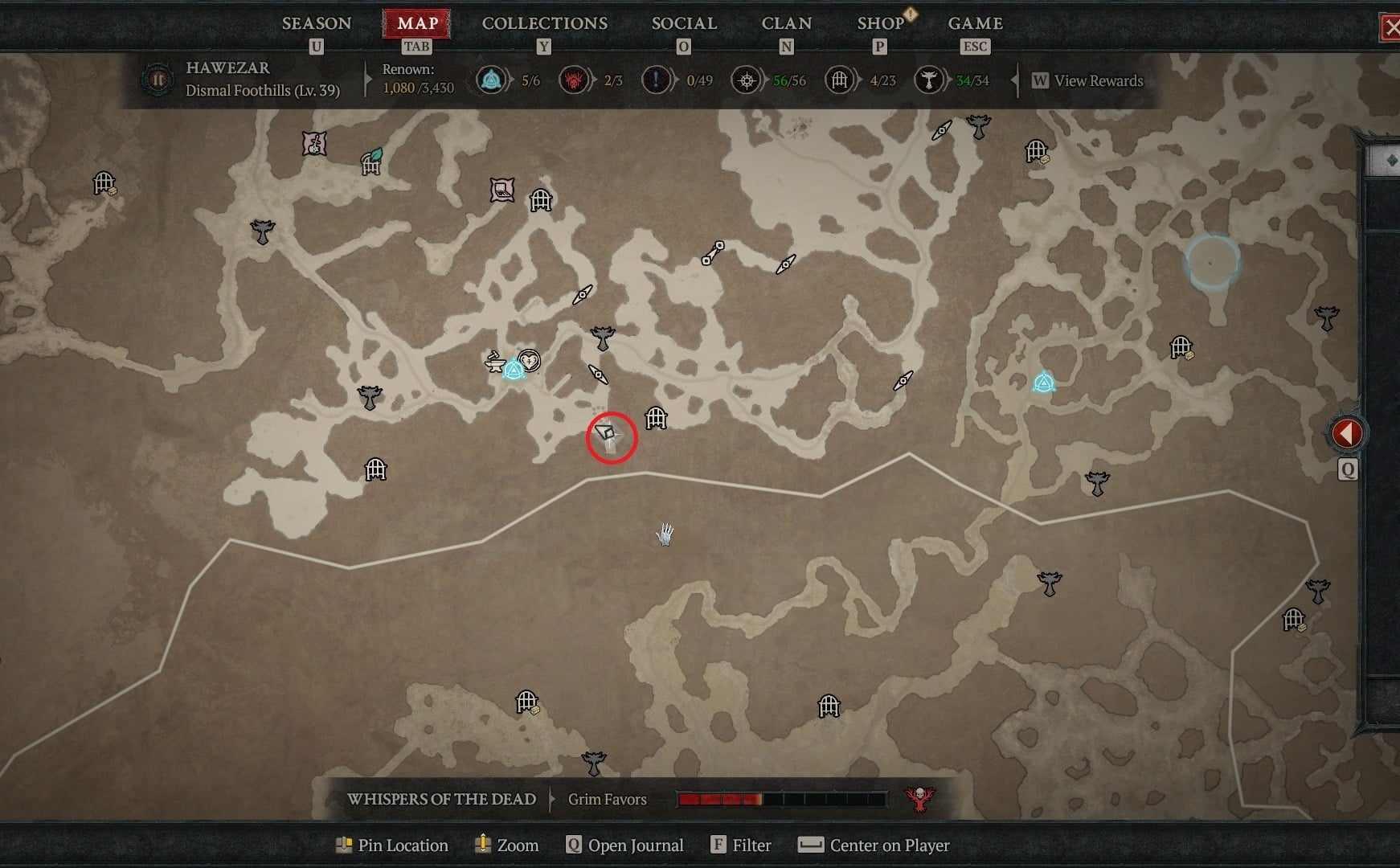Open the SOCIAL menu
The height and width of the screenshot is (868, 1400).
pyautogui.click(x=684, y=23)
